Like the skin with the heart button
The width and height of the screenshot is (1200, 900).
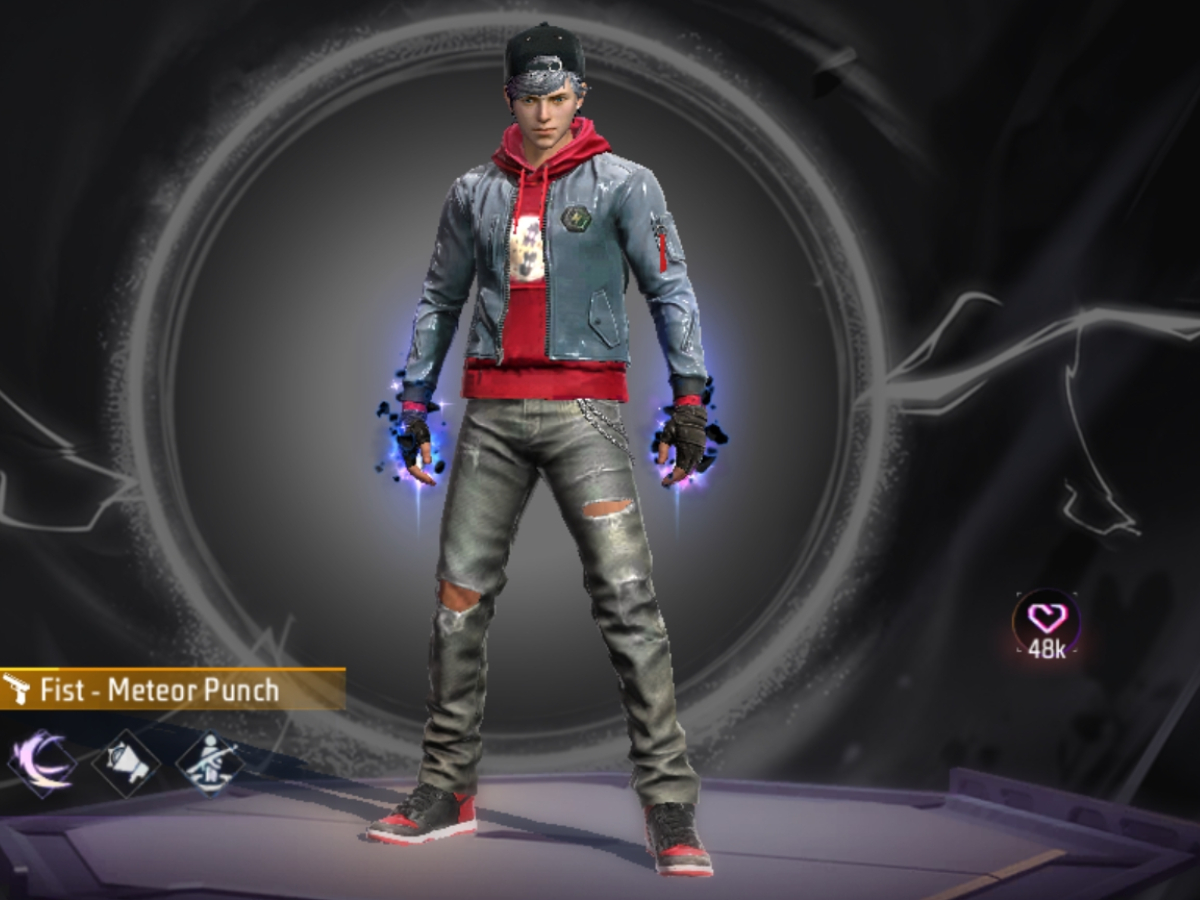(1046, 620)
